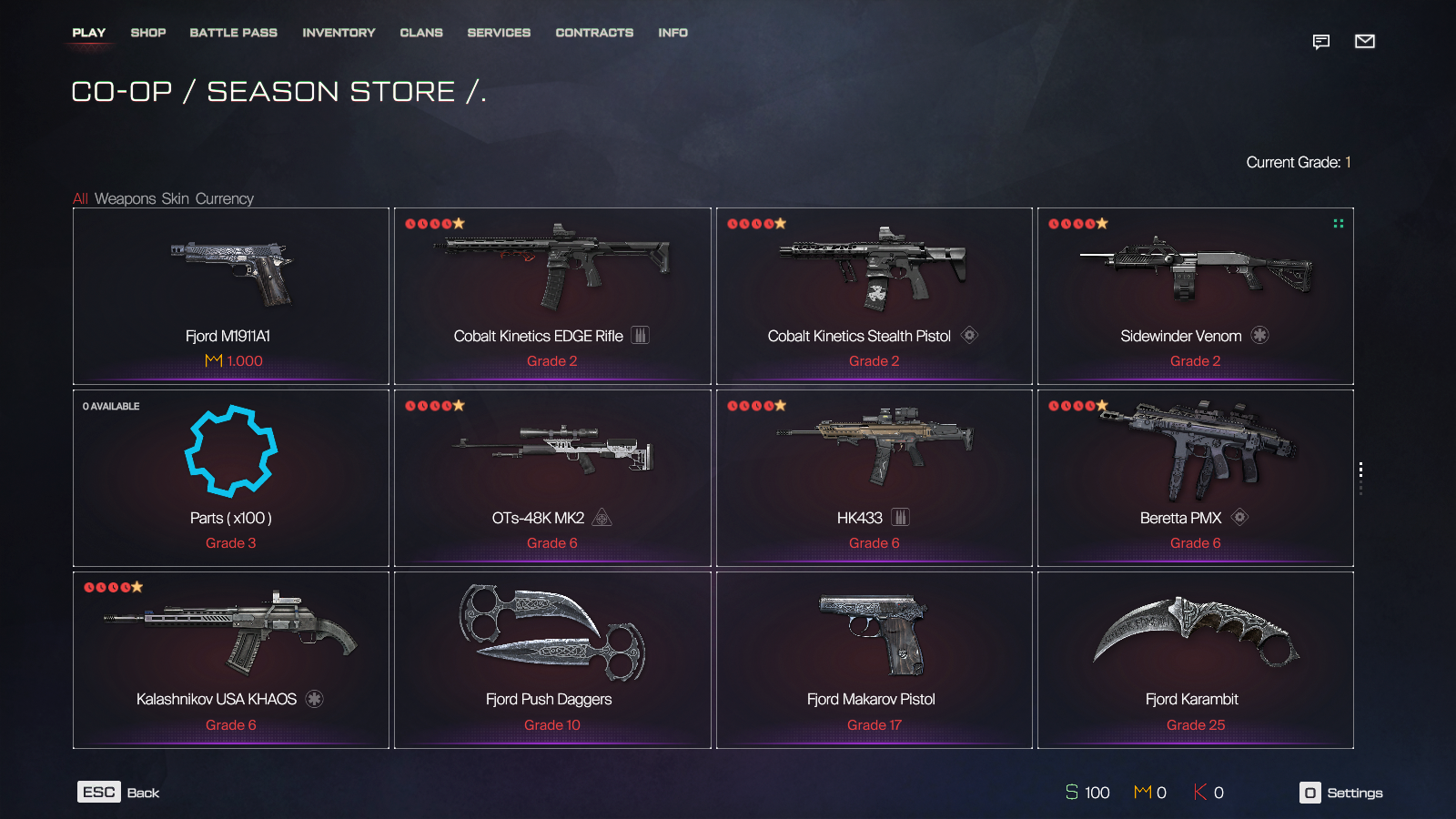The height and width of the screenshot is (819, 1456).
Task: Choose the Fjord Karambit knife
Action: click(x=1195, y=660)
